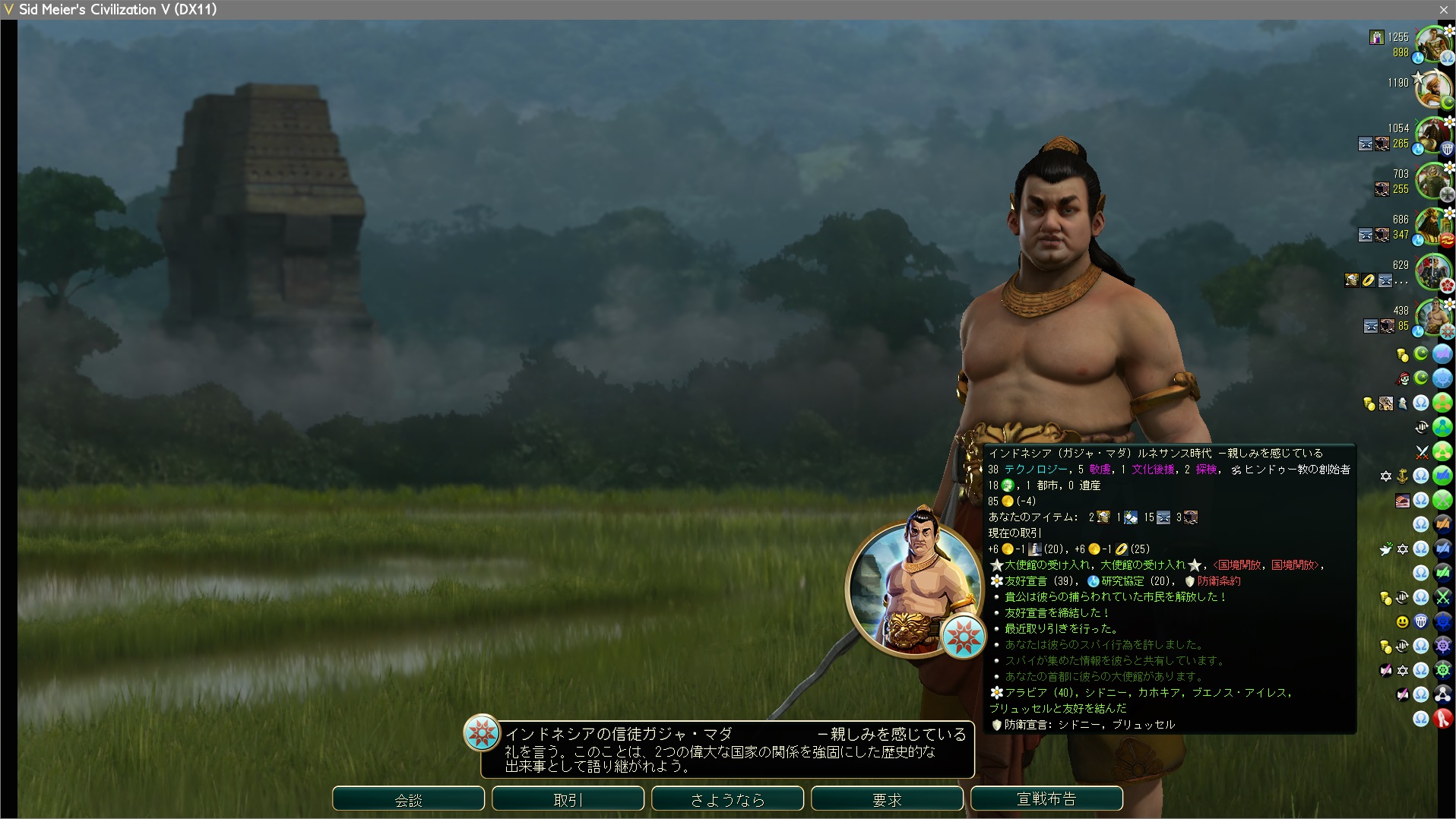The width and height of the screenshot is (1456, 819).
Task: Click the orange trade city-state icon
Action: pos(1442,524)
